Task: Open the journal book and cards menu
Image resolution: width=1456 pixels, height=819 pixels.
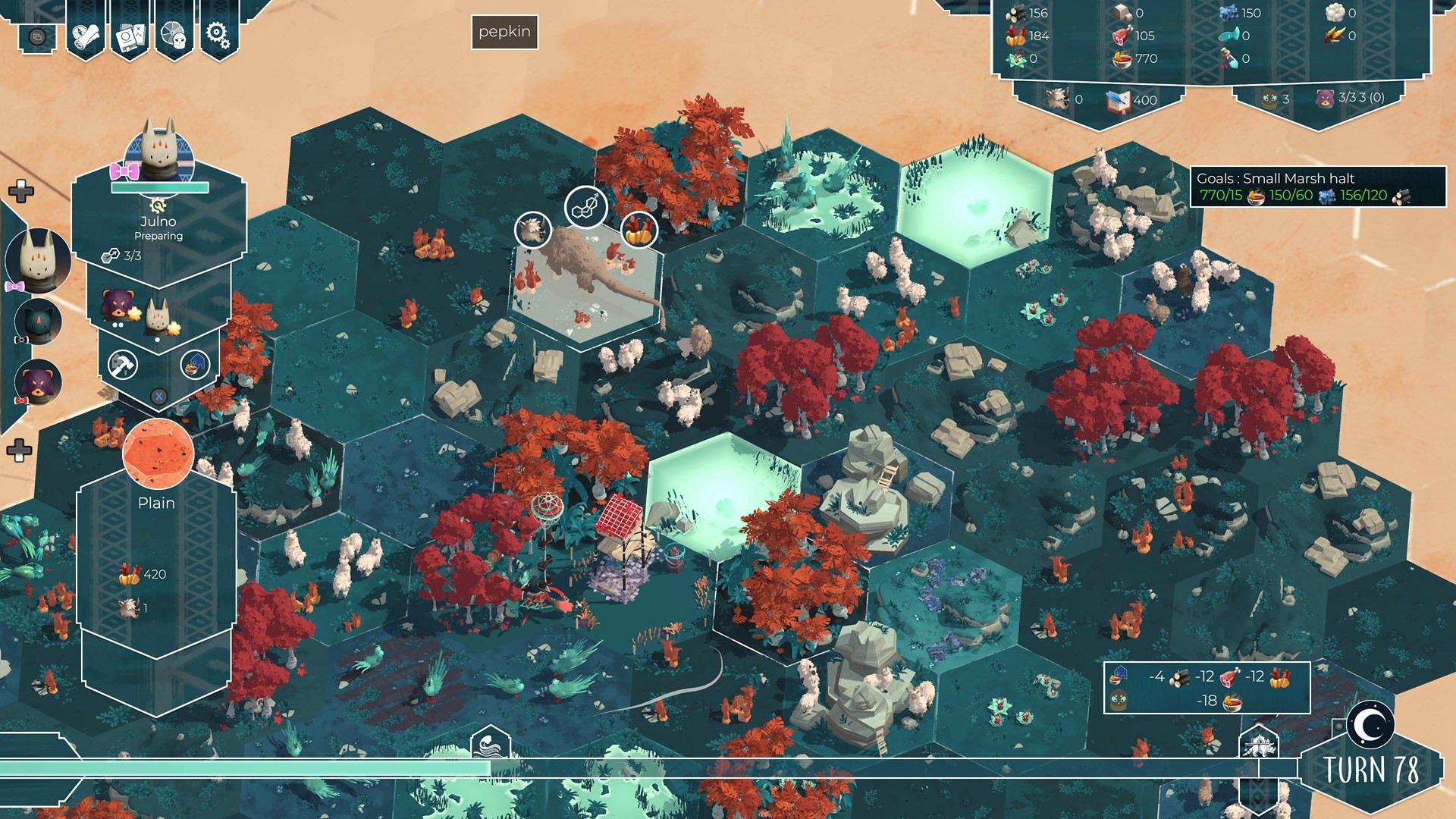Action: 130,34
